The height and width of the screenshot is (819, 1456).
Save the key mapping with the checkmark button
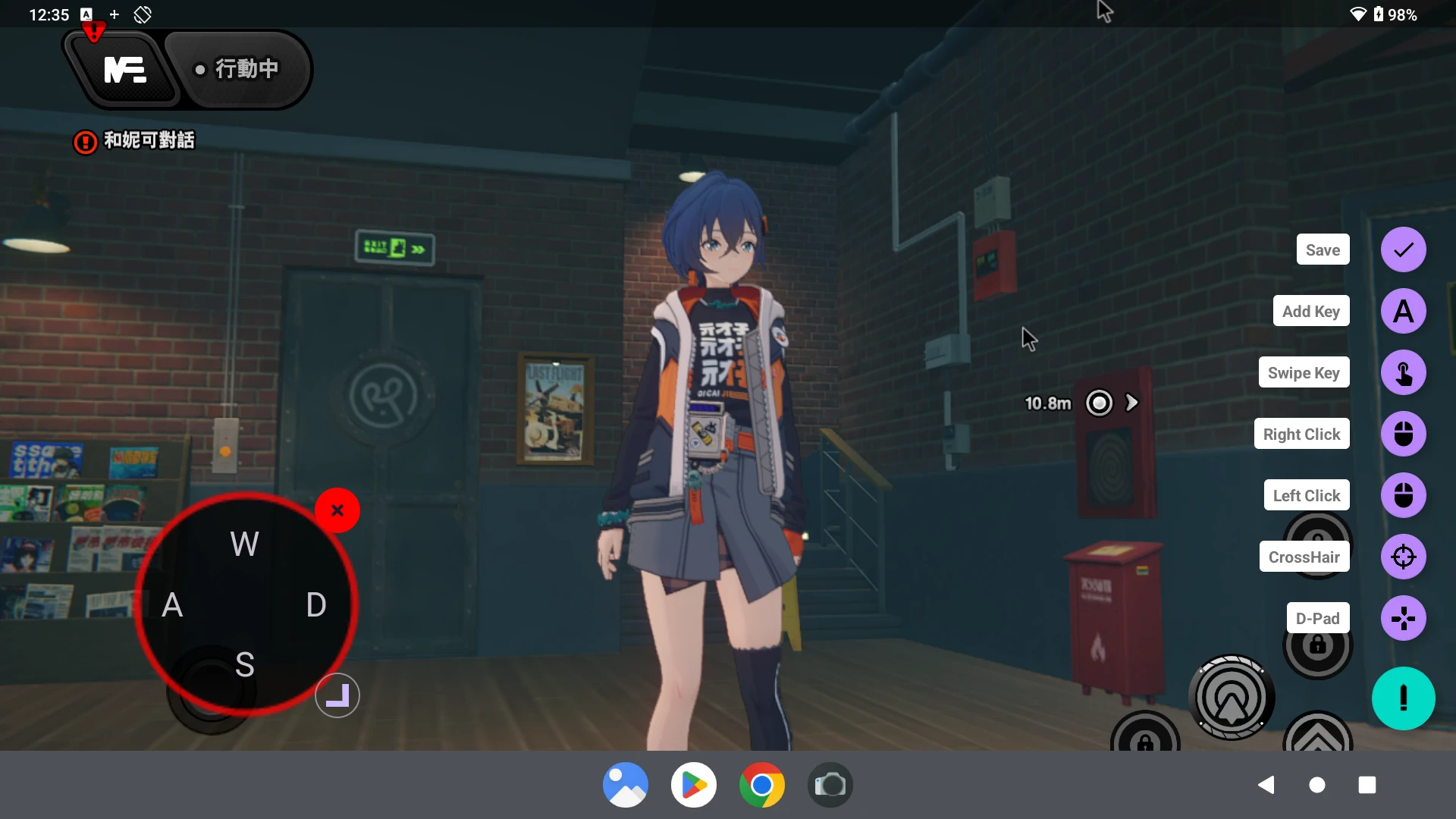click(1403, 249)
